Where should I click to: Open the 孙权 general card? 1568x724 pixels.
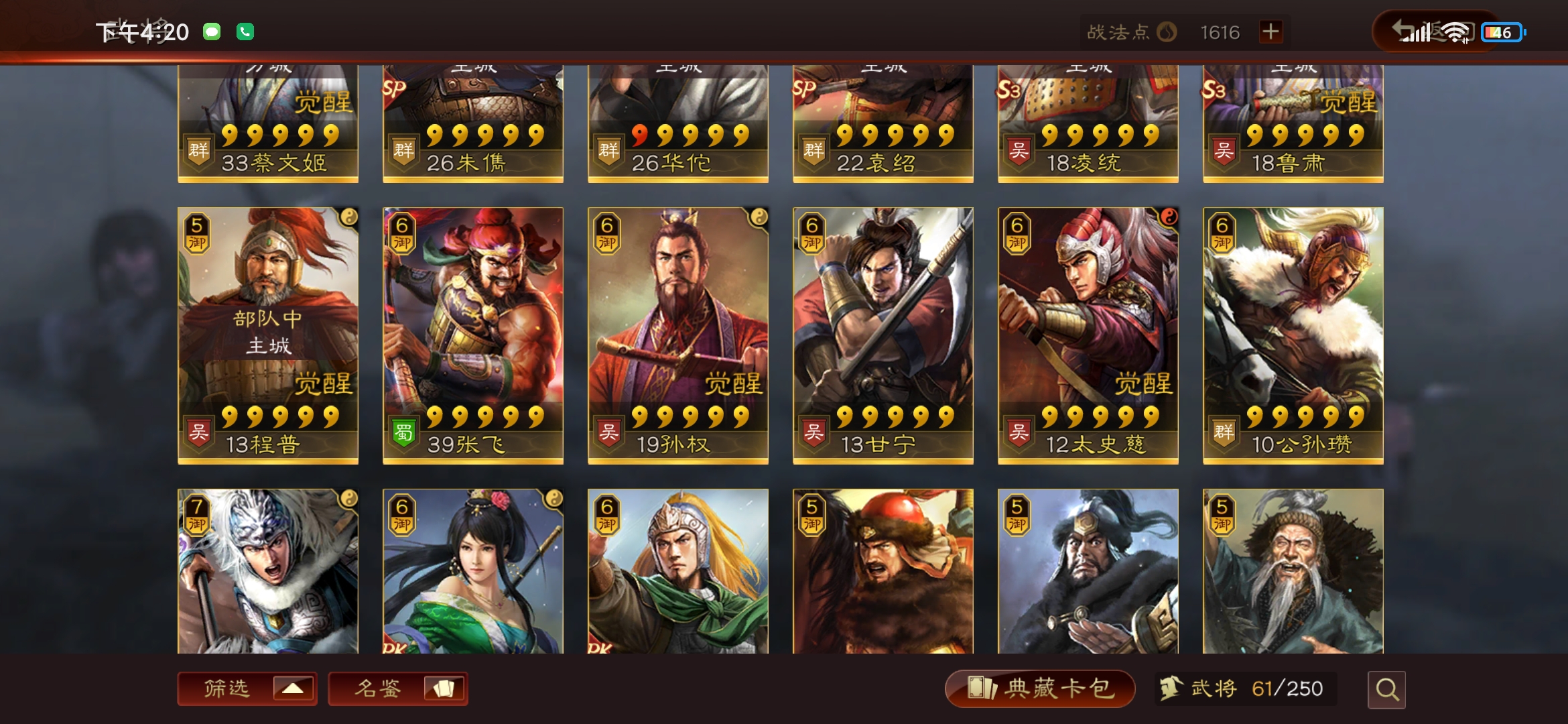click(678, 335)
